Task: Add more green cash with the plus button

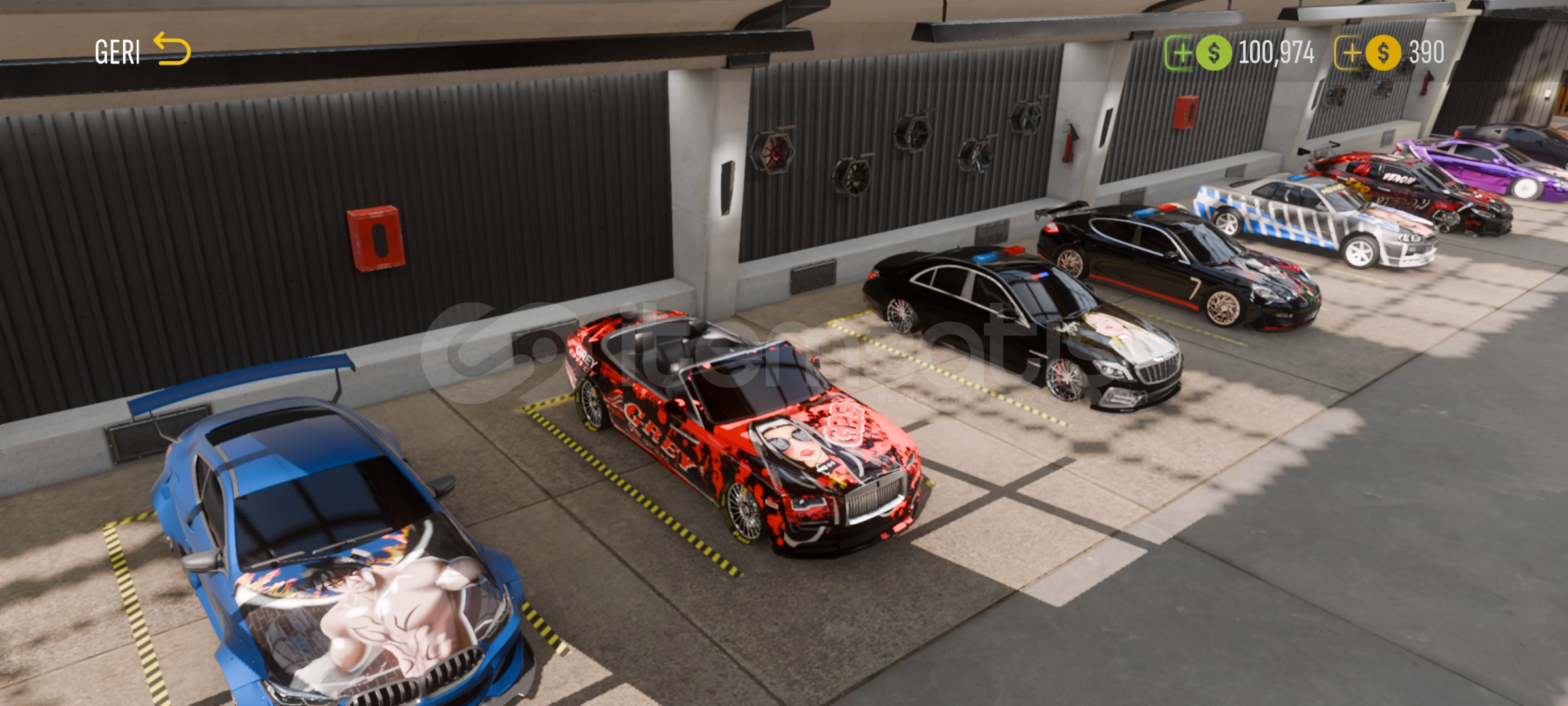Action: tap(1180, 53)
